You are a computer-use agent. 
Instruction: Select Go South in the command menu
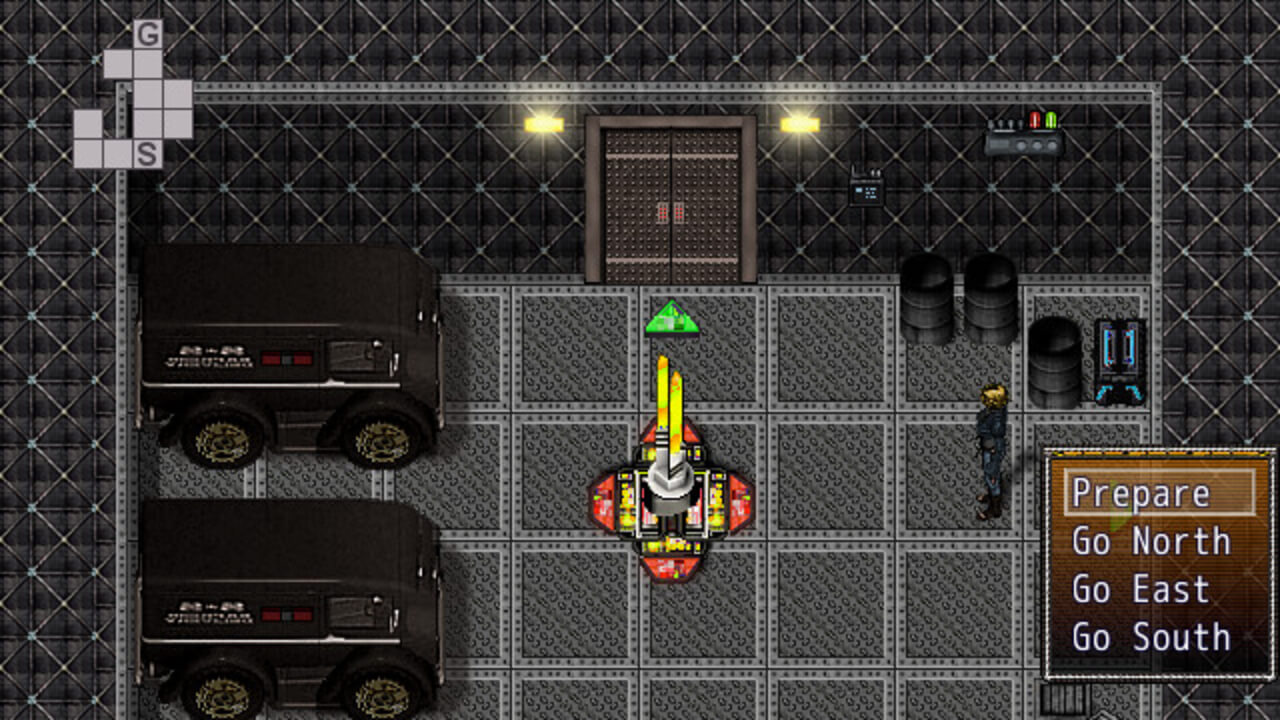1150,637
